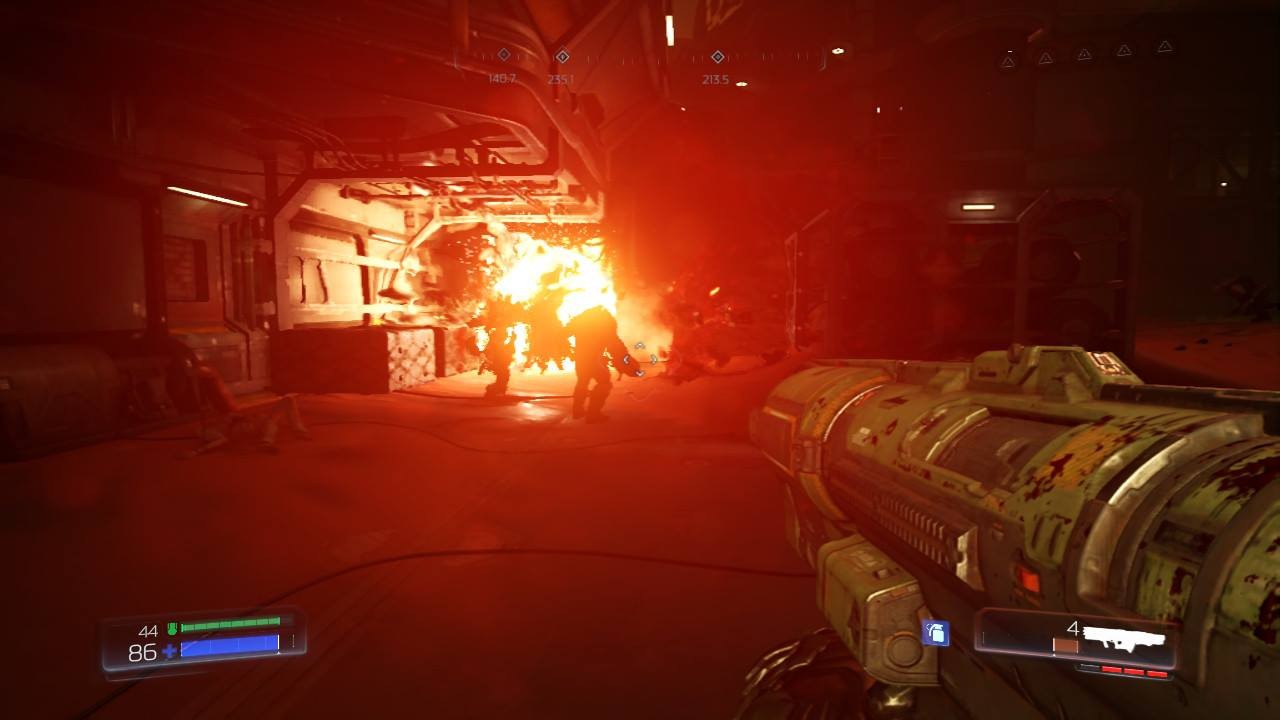Screen dimensions: 1280x720
Task: Click the orange fuel cell meter
Action: pyautogui.click(x=1066, y=644)
